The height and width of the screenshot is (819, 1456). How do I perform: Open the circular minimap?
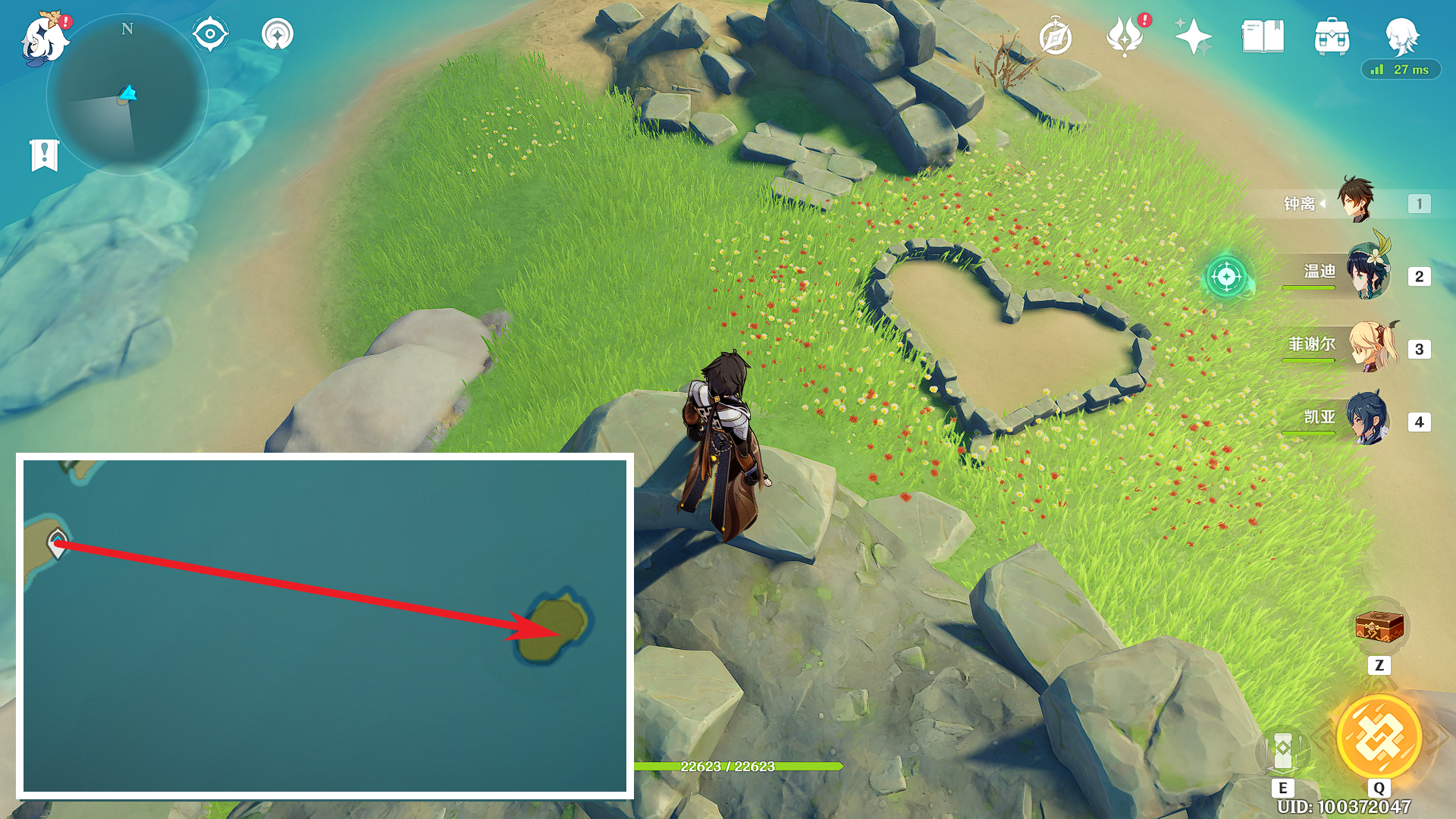pyautogui.click(x=127, y=96)
